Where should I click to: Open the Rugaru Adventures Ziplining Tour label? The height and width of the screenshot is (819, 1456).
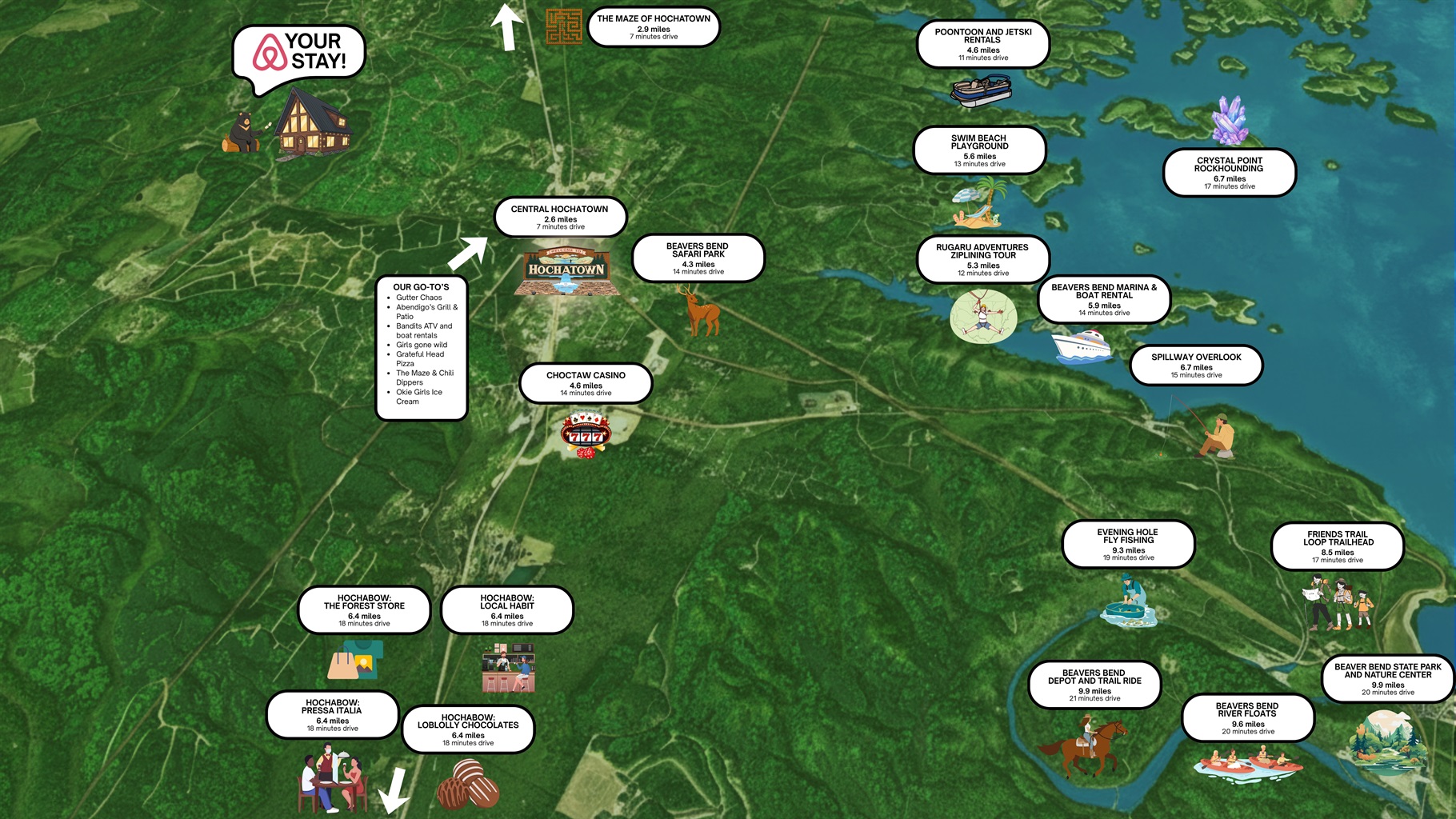coord(982,259)
